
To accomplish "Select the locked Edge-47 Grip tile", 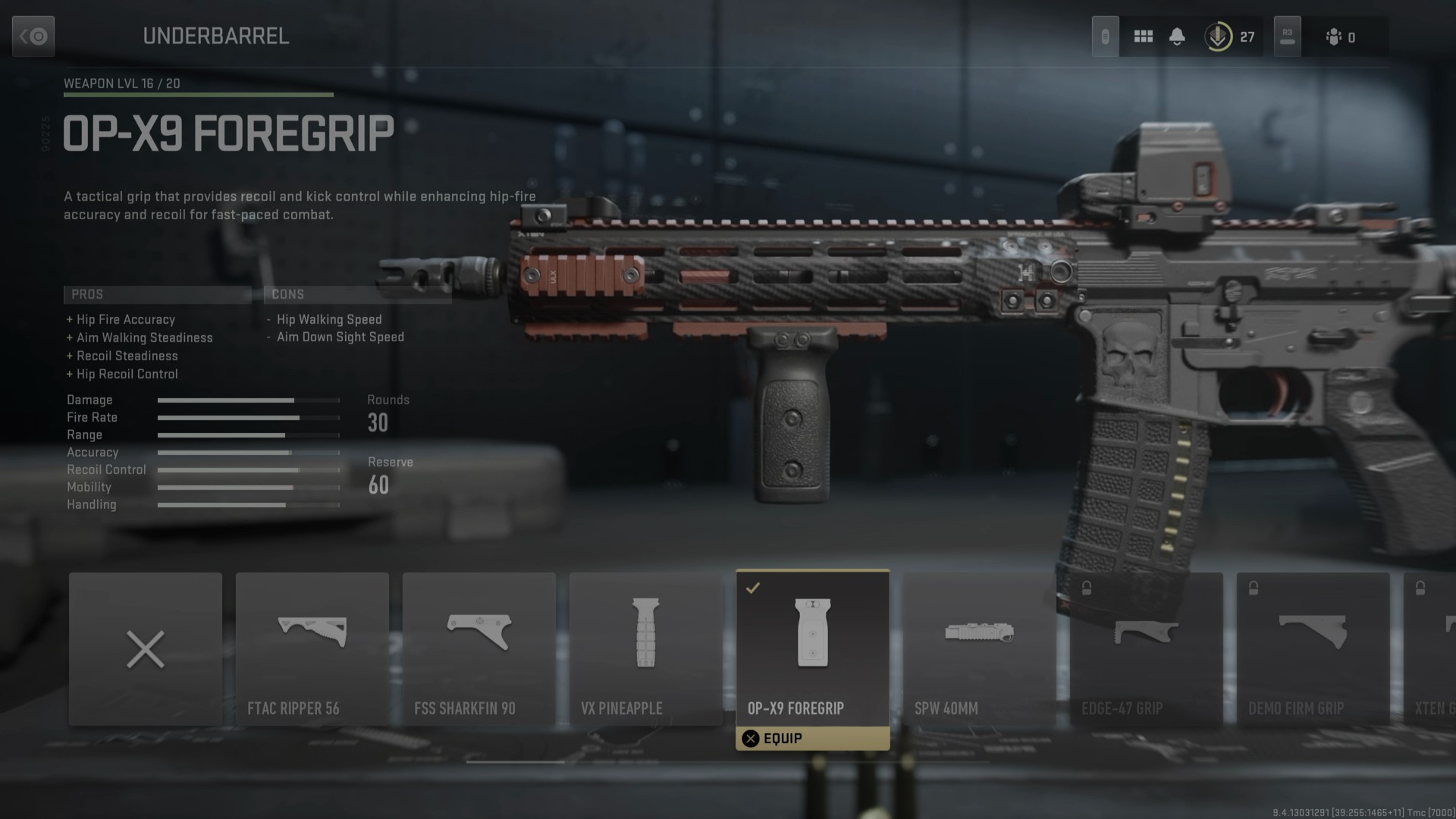I will (1146, 649).
